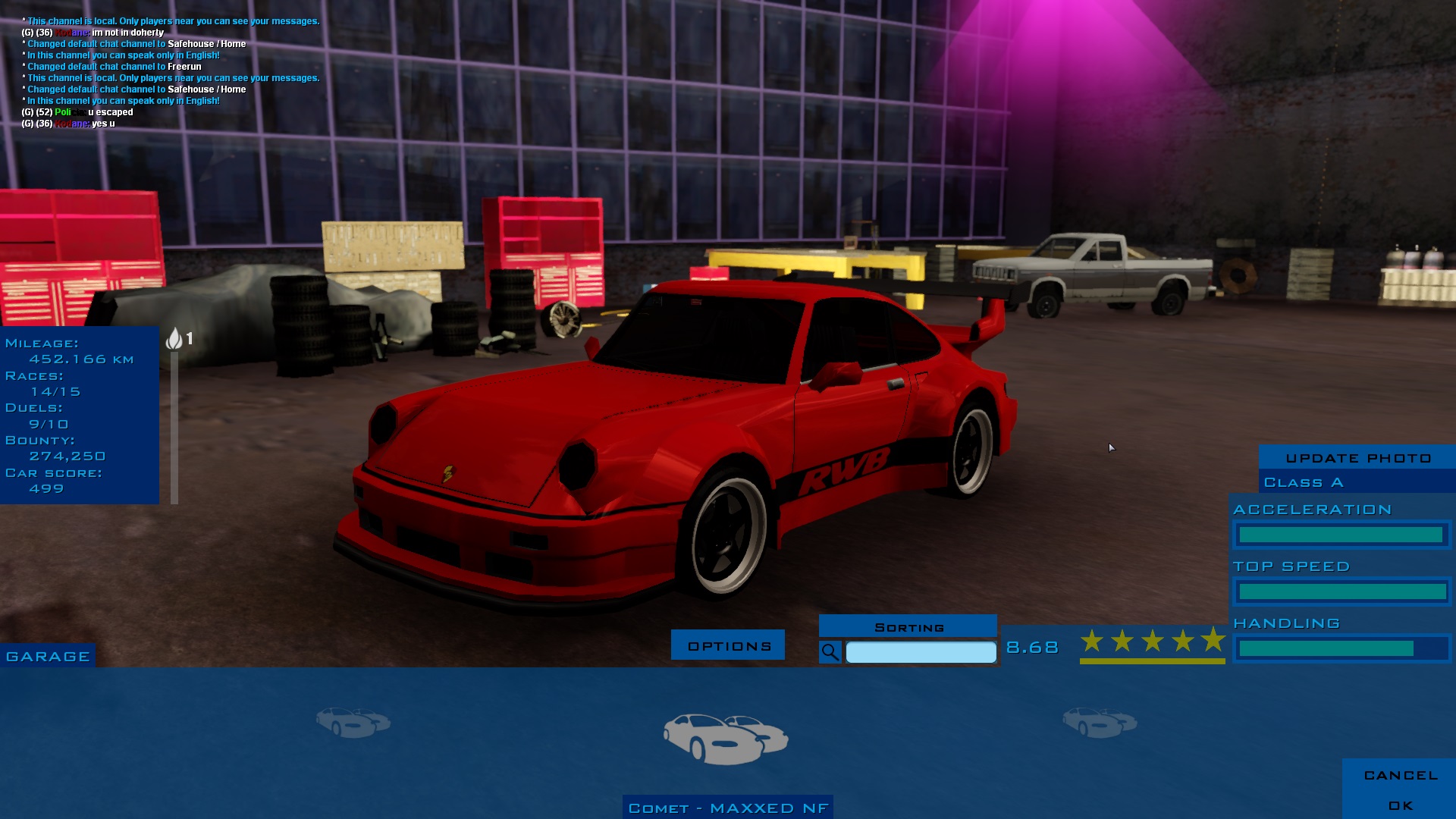Choose the centered Comet car thumbnail
This screenshot has width=1456, height=819.
click(726, 738)
